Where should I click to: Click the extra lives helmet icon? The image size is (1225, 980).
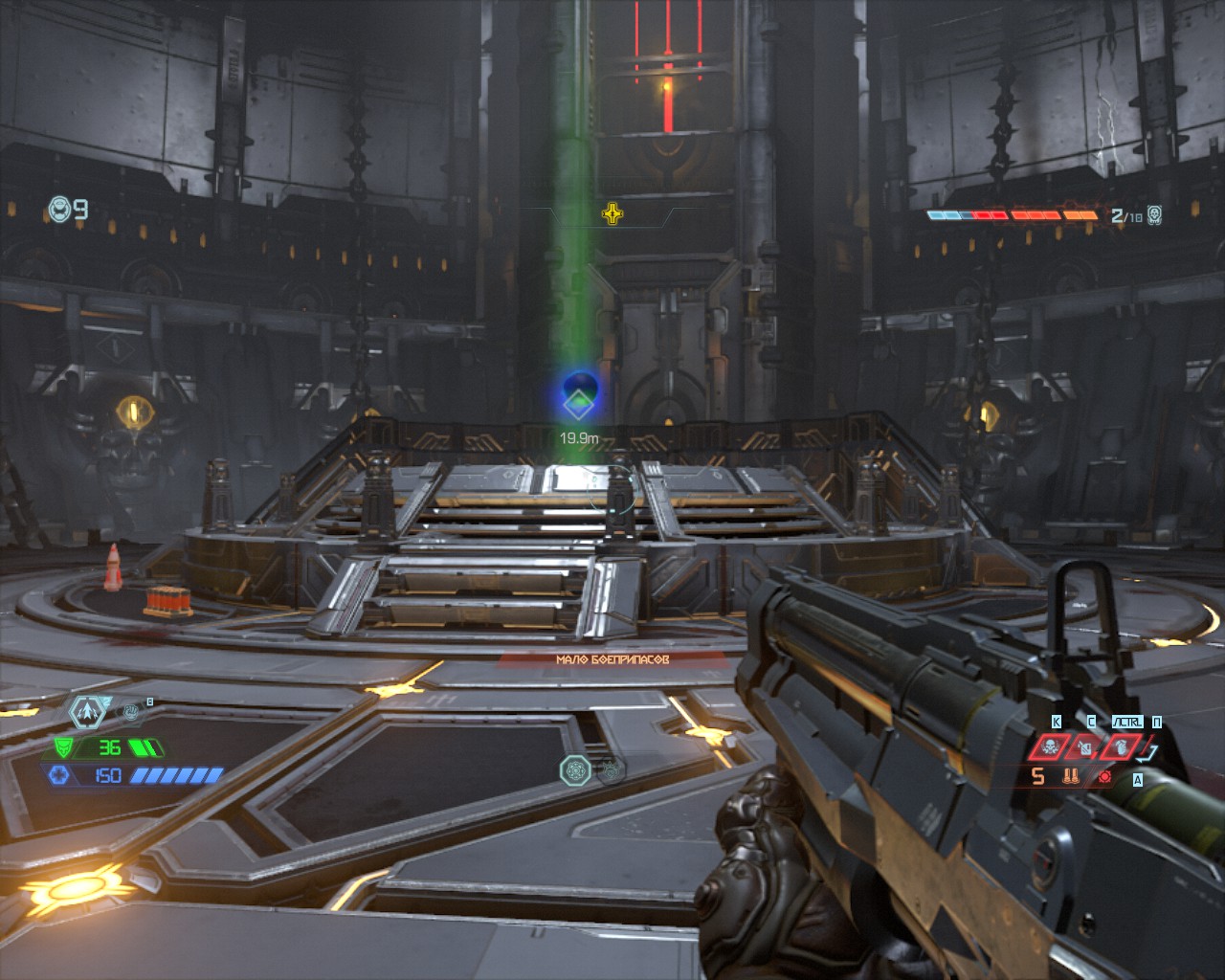point(59,209)
